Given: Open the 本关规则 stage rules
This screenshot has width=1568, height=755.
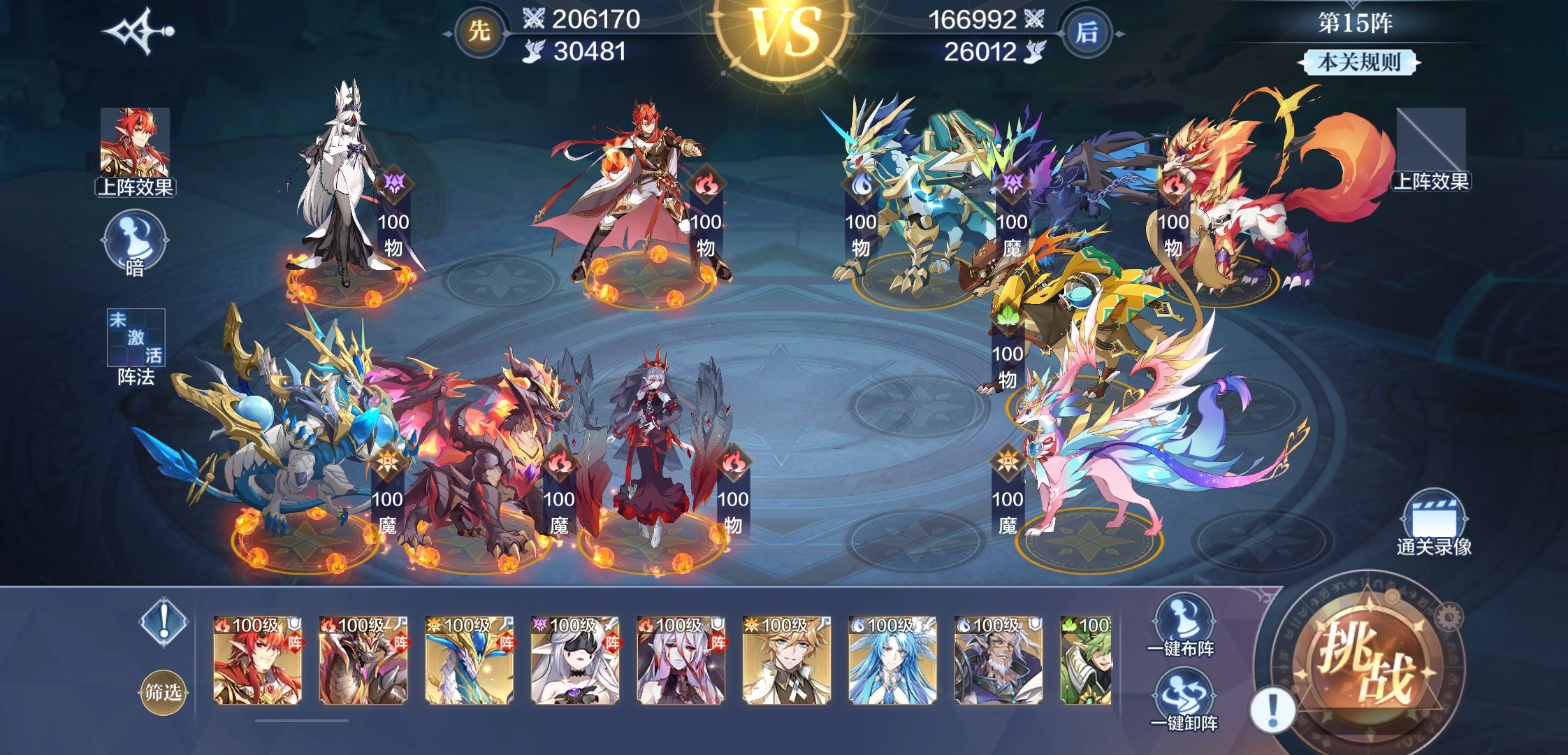Looking at the screenshot, I should click(x=1359, y=62).
